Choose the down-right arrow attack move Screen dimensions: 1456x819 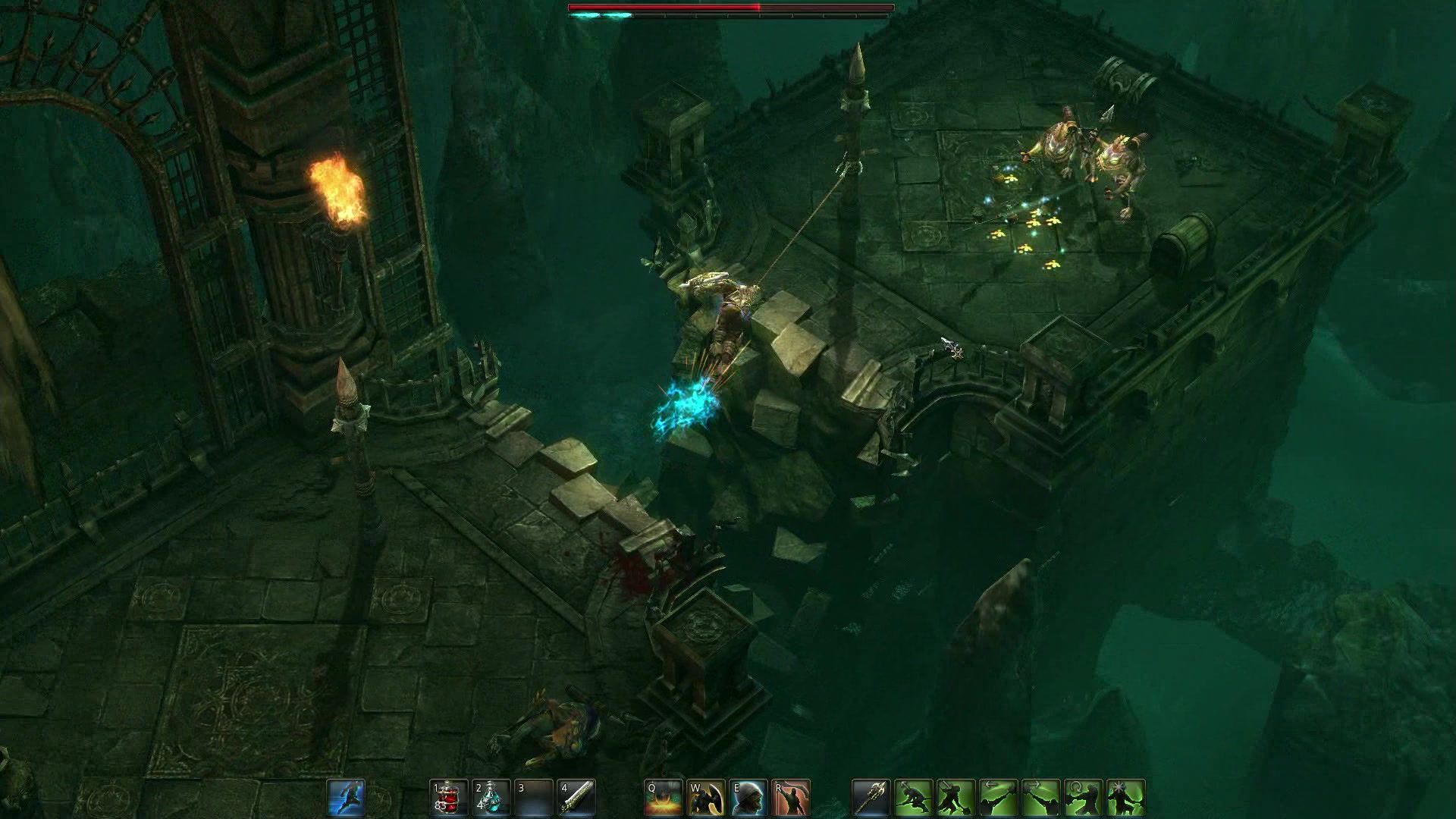tap(955, 798)
